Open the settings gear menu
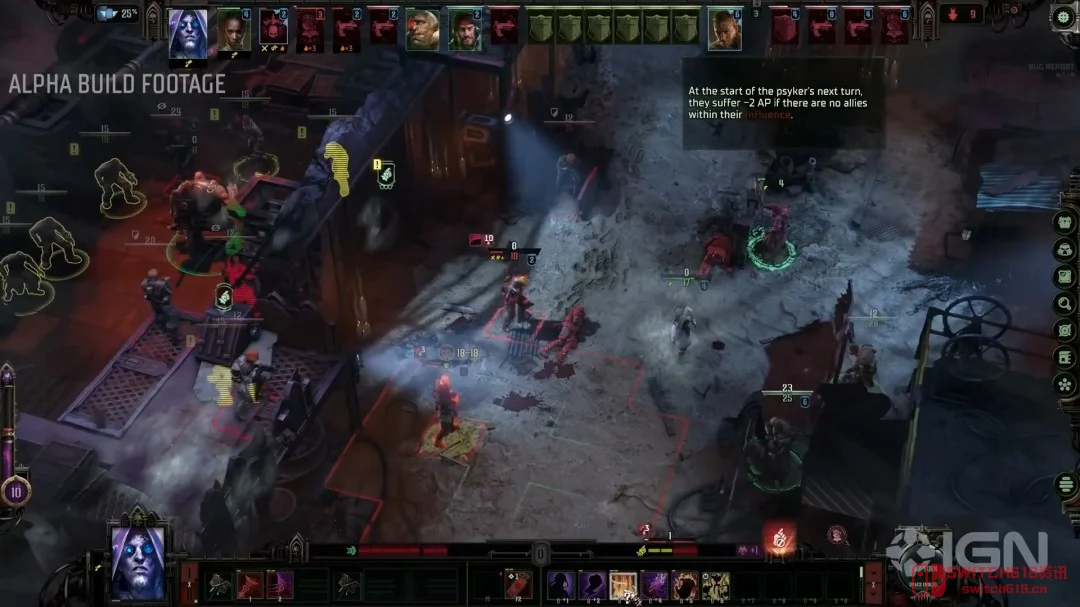This screenshot has height=607, width=1080. pos(1063,17)
